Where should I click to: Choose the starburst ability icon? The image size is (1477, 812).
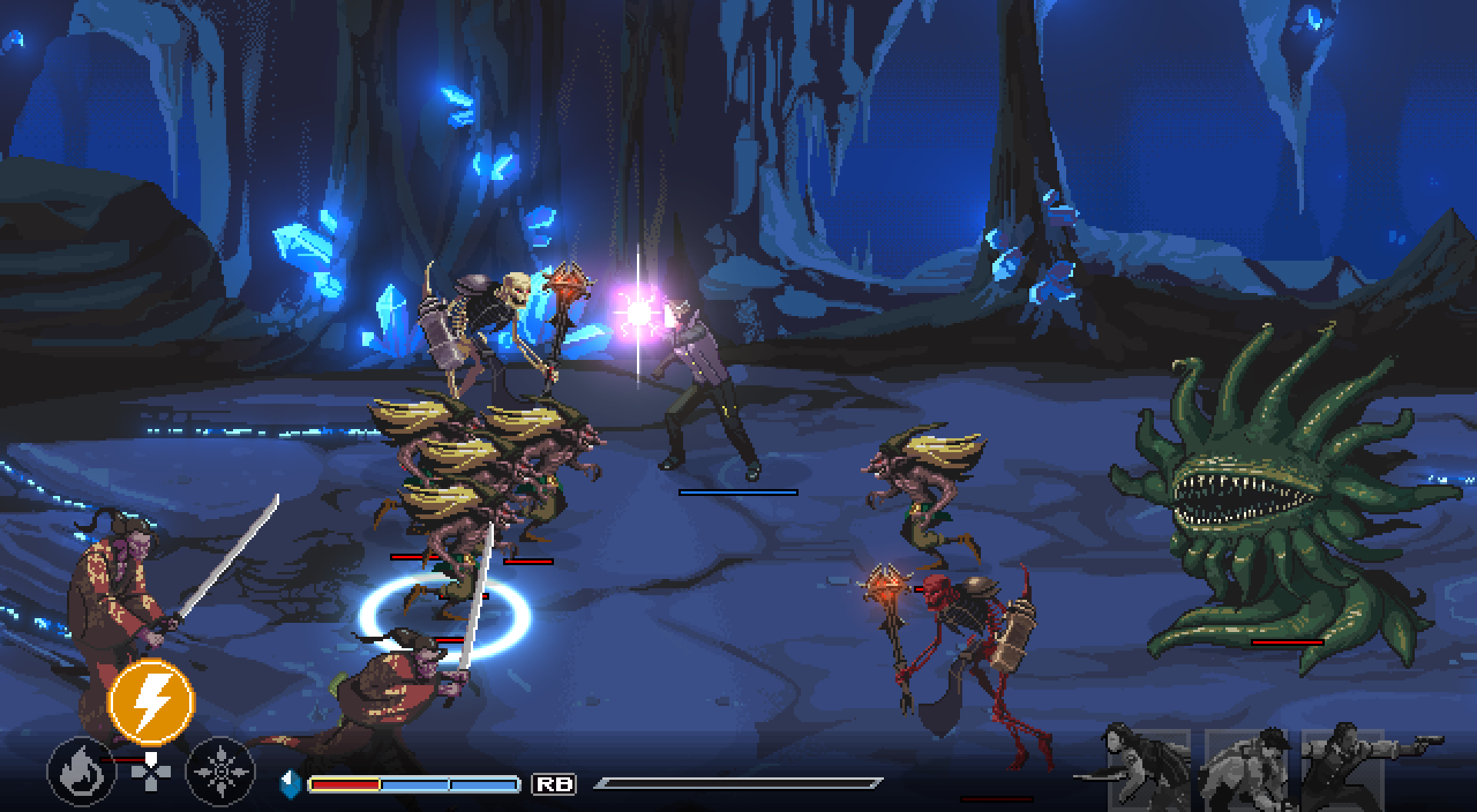click(x=221, y=770)
